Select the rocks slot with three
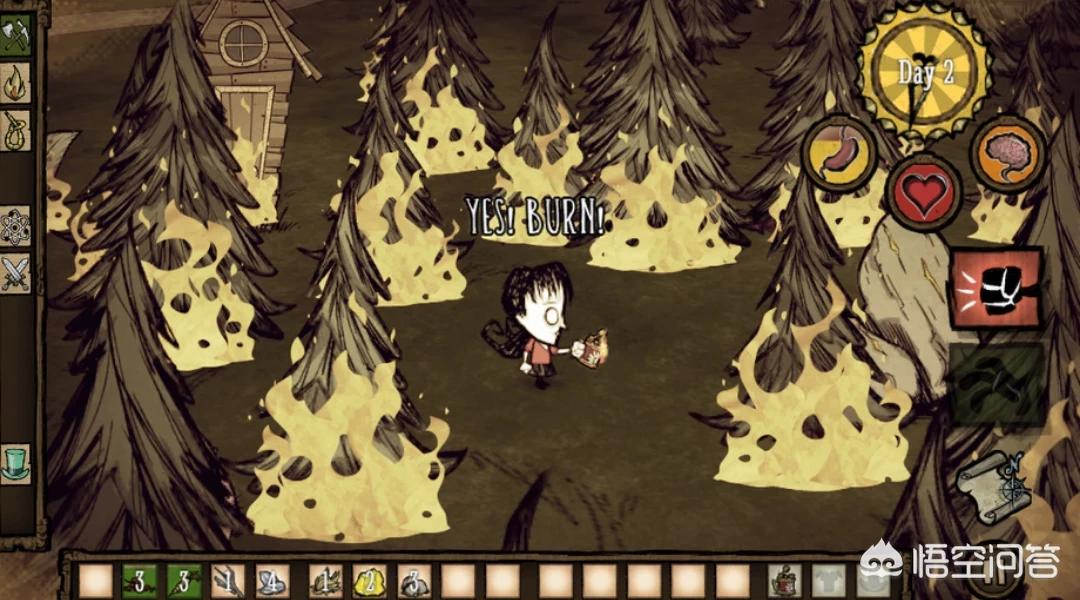 413,580
